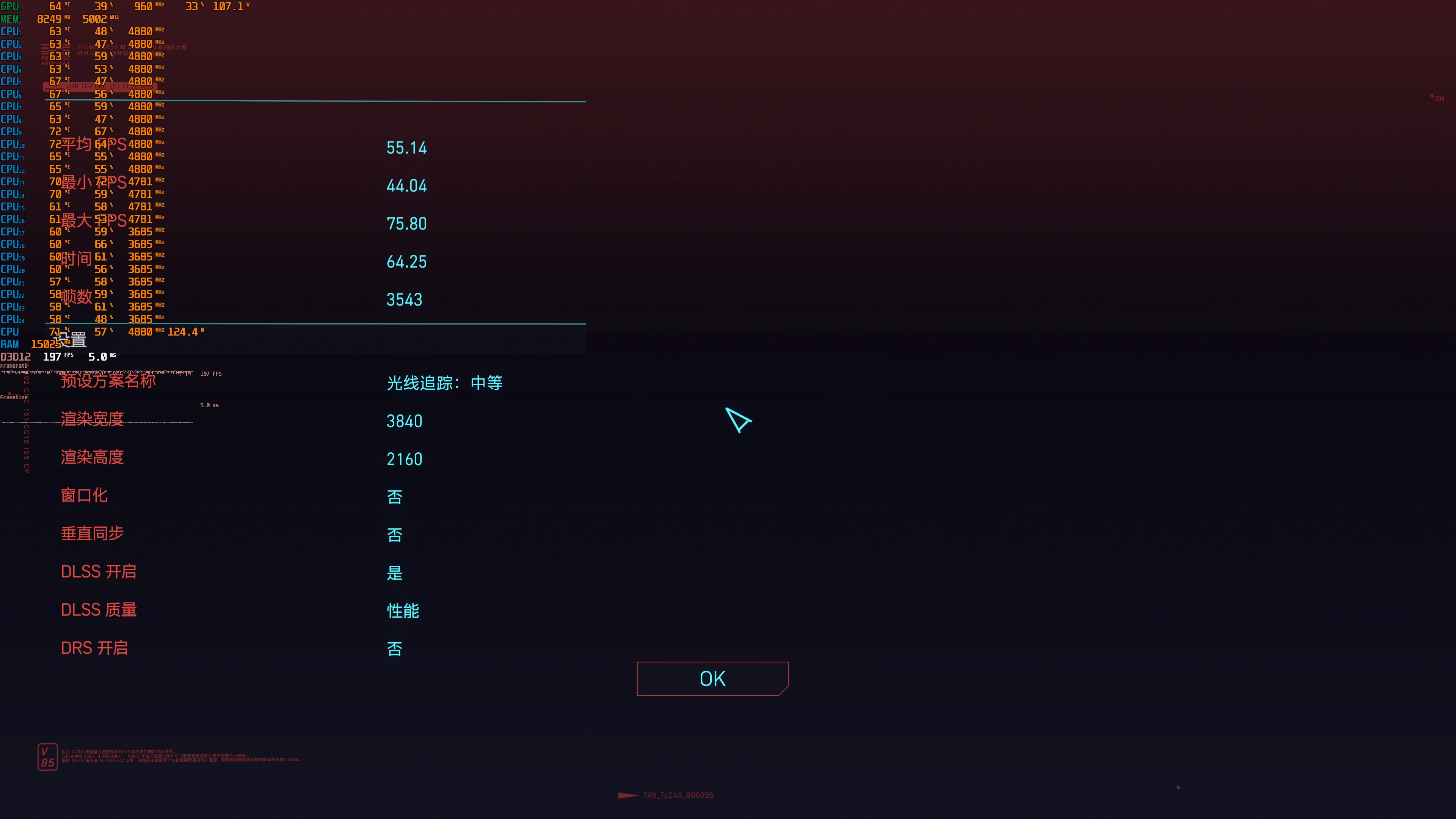Select the 渲染宽度 3840 value field
This screenshot has width=1456, height=819.
[405, 421]
